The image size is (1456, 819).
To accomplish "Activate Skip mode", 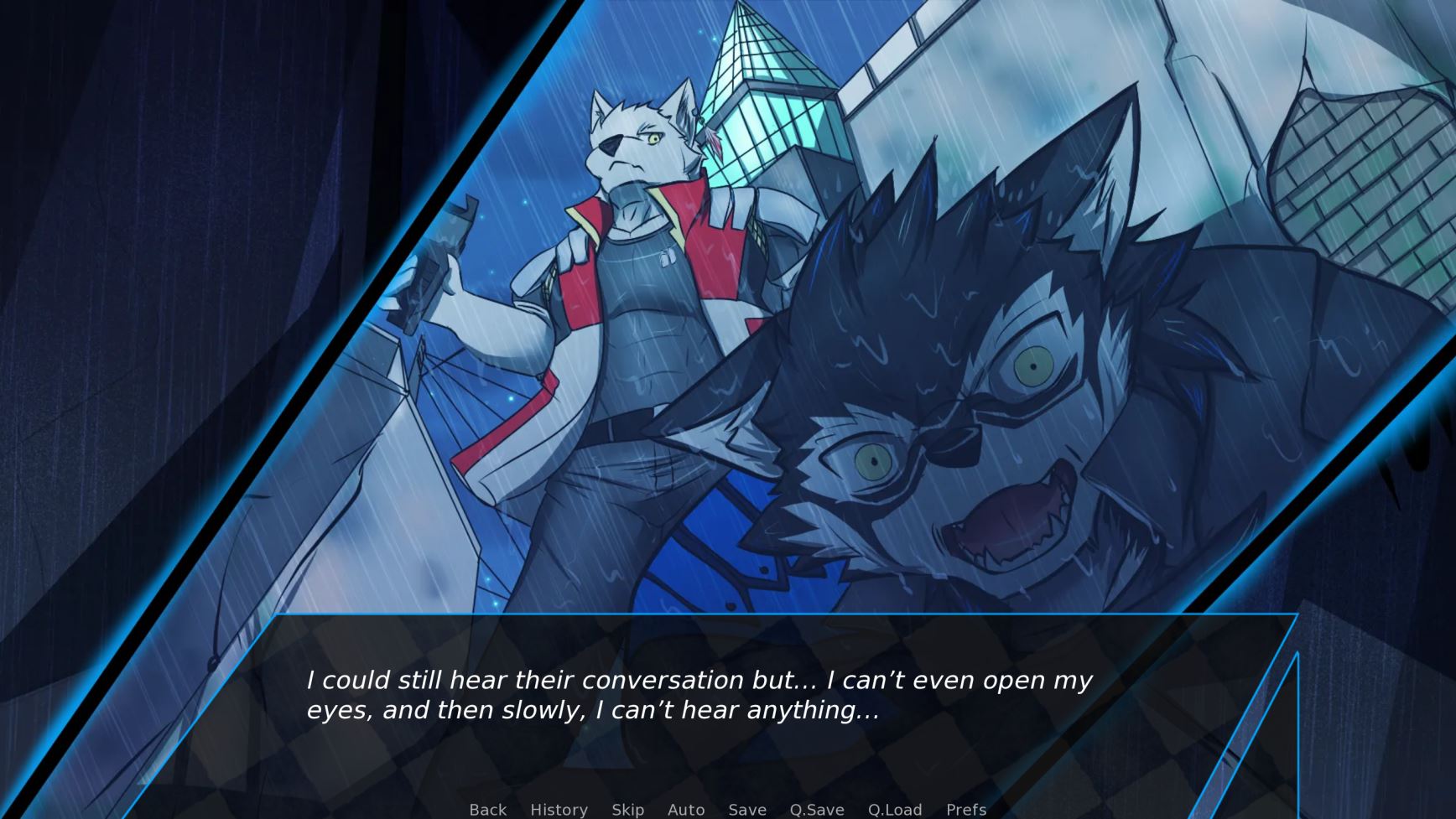I will coord(627,810).
